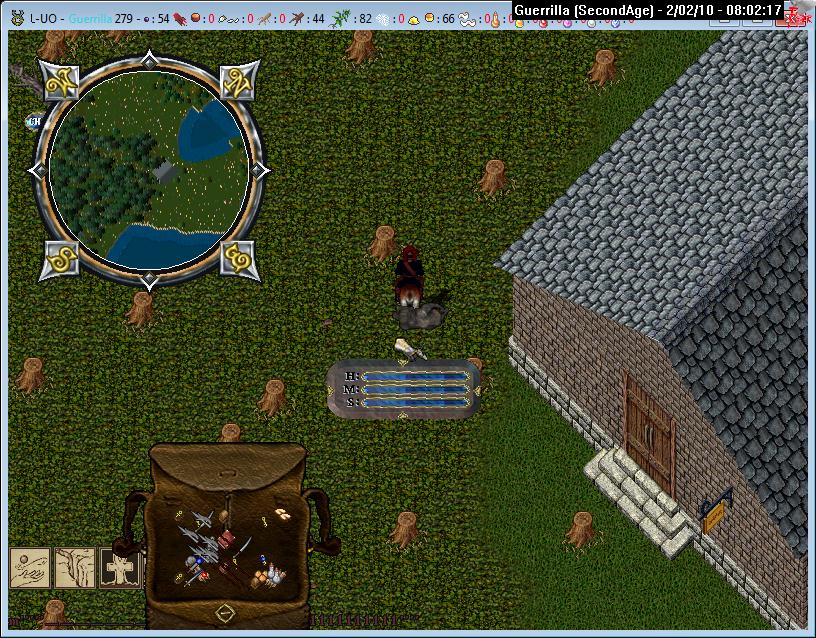This screenshot has height=638, width=816.
Task: Click the S compass corner on the radar
Action: pyautogui.click(x=61, y=259)
